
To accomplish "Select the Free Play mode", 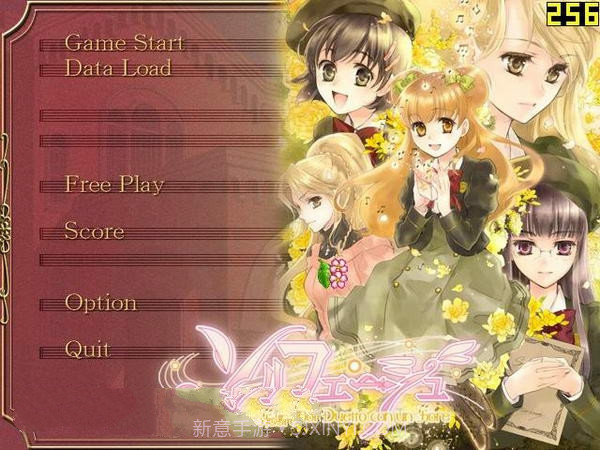I will pyautogui.click(x=114, y=185).
